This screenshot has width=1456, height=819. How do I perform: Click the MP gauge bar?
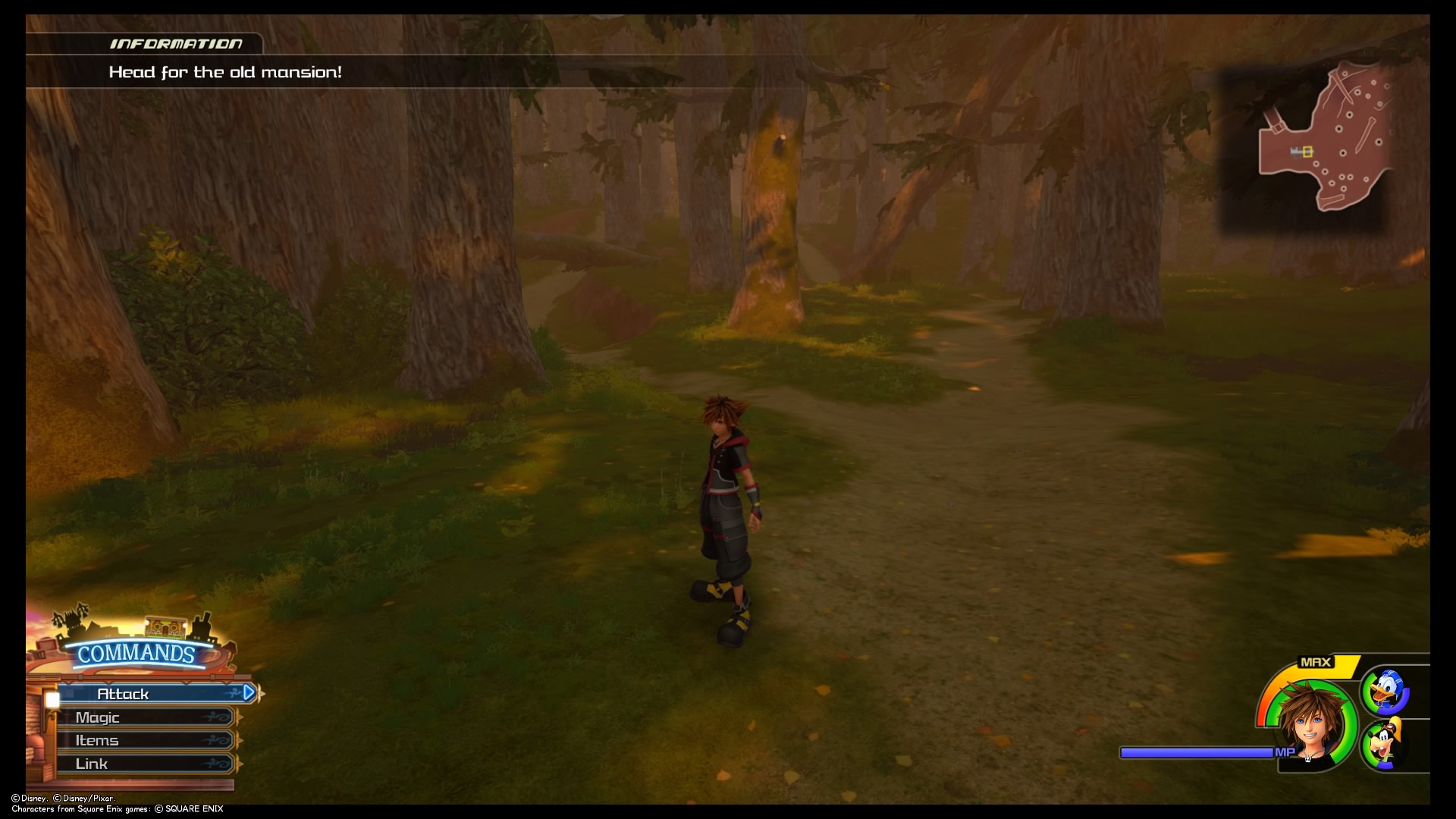(x=1197, y=753)
